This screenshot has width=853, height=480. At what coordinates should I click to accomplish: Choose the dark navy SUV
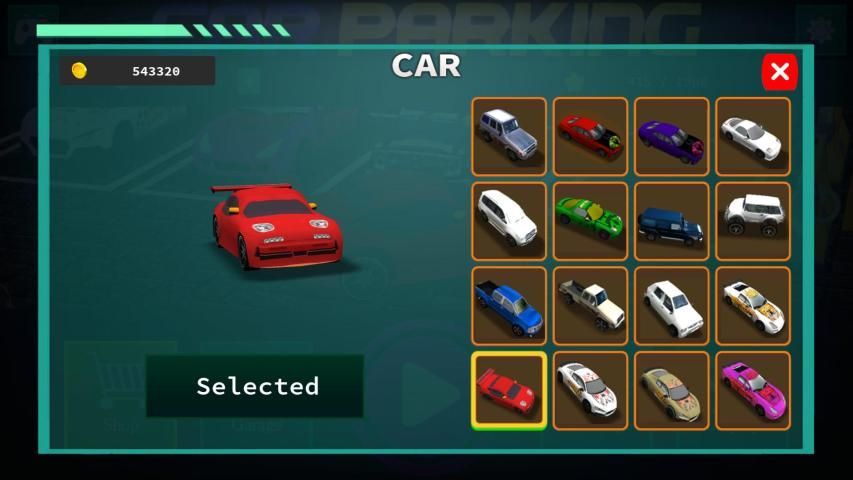671,220
